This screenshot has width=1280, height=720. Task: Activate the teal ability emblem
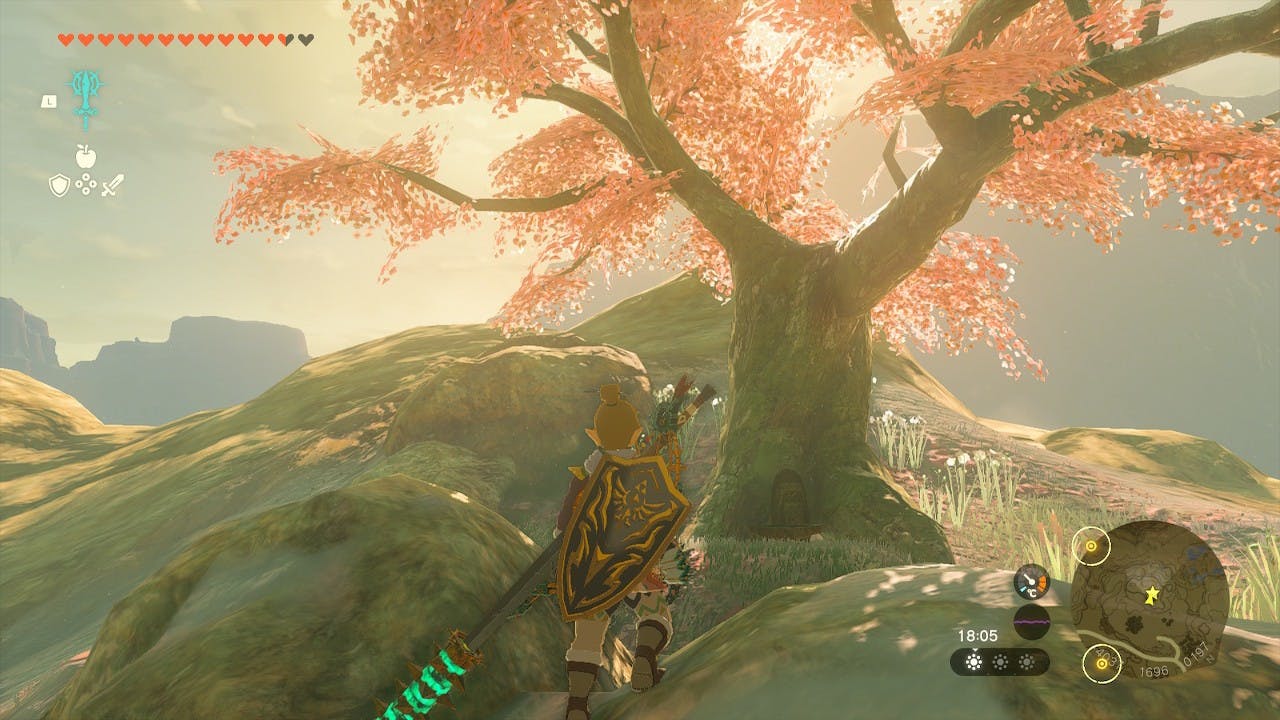(x=85, y=97)
